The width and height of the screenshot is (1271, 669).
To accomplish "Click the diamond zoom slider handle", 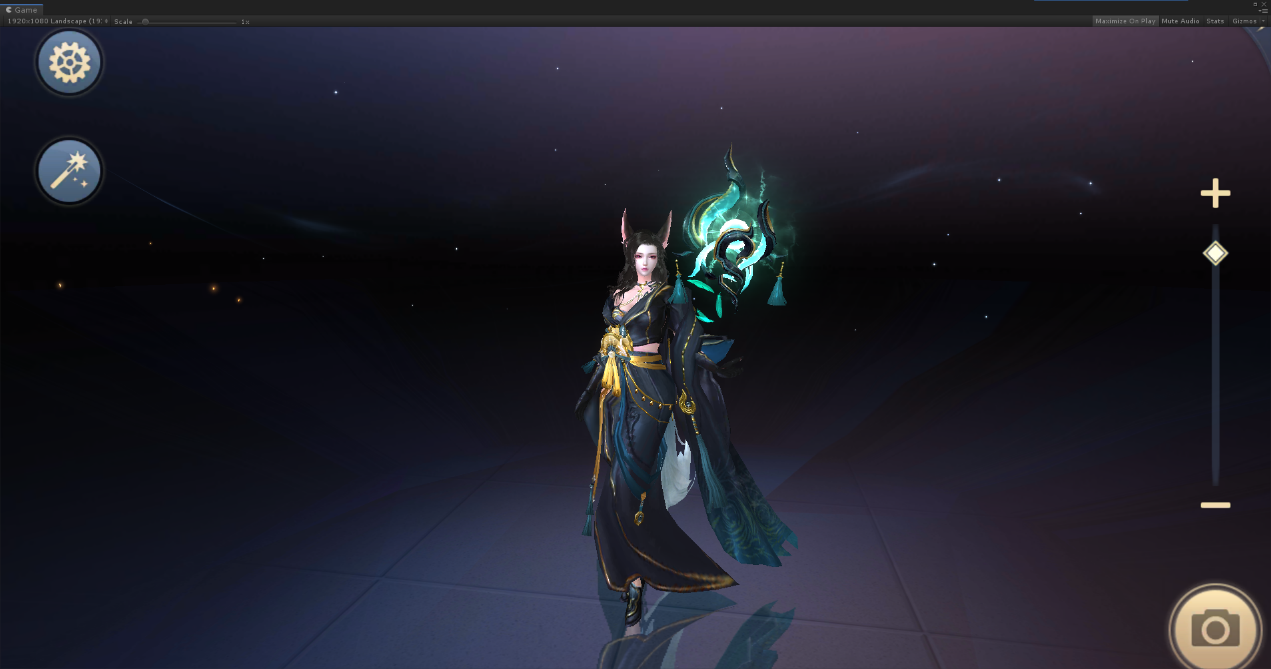I will (x=1215, y=253).
